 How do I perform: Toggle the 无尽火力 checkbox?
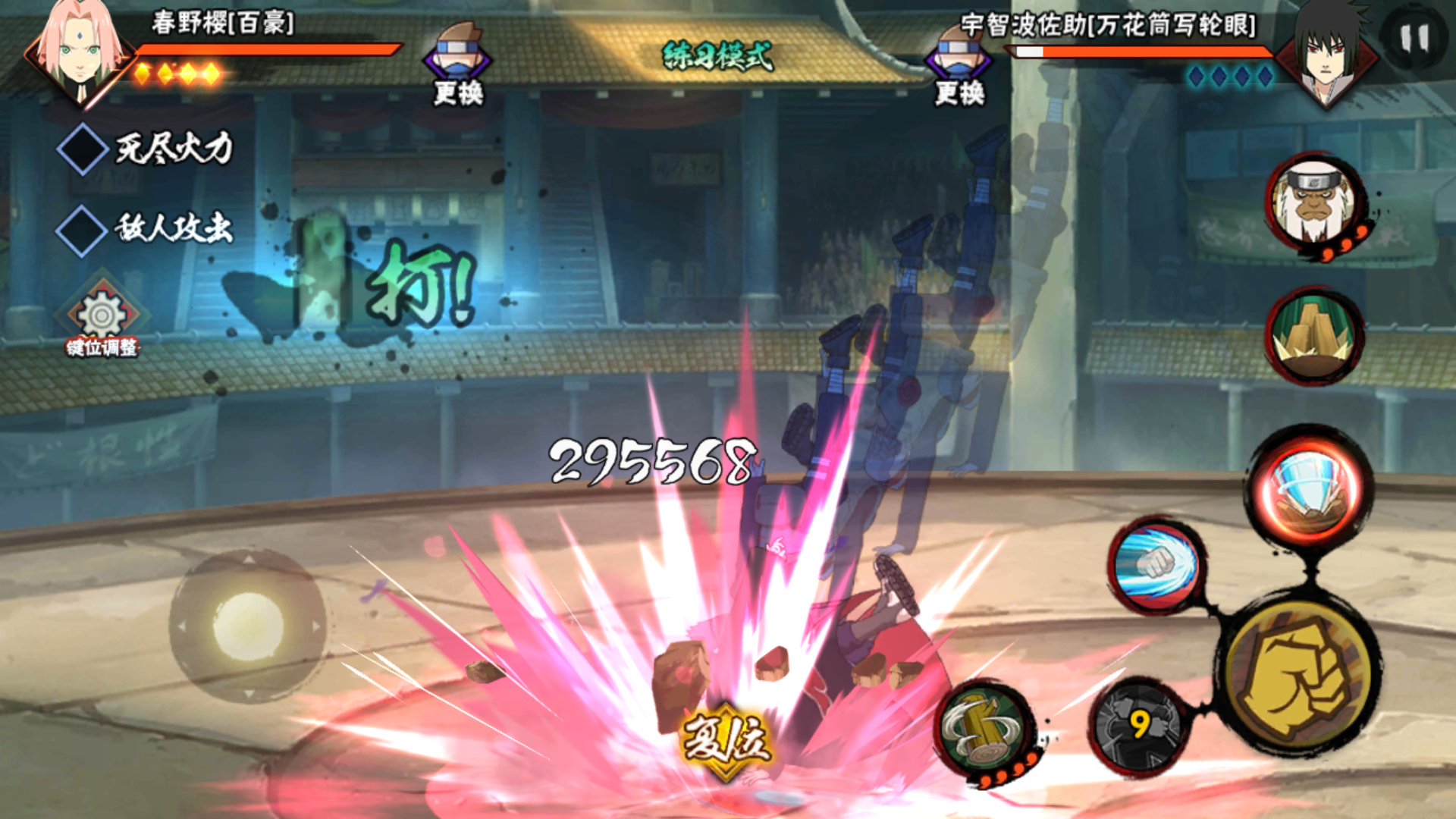(83, 149)
